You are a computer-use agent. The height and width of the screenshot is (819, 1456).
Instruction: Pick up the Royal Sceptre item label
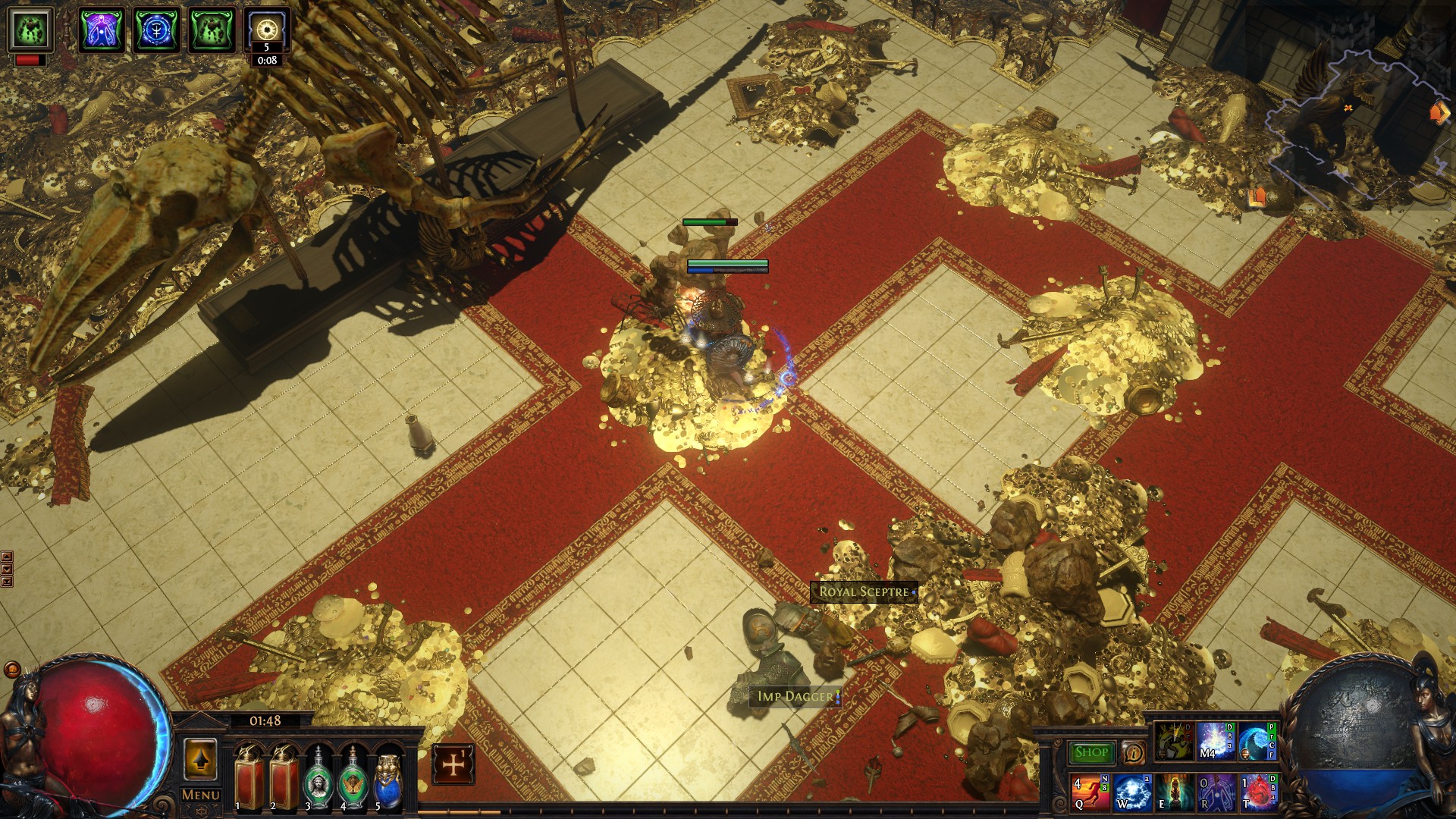point(864,592)
